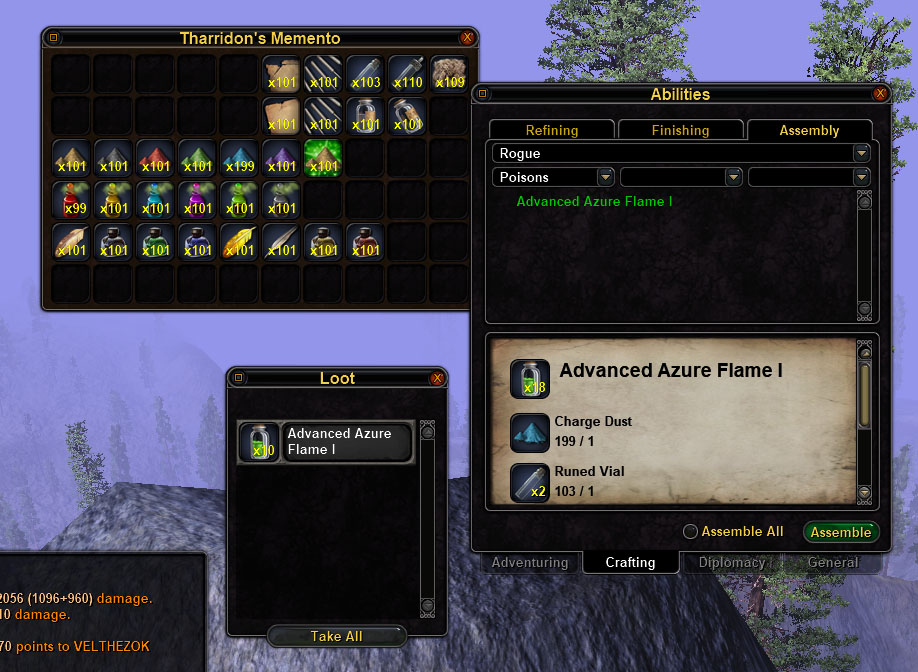Close the Loot window
The image size is (918, 672).
(x=437, y=378)
